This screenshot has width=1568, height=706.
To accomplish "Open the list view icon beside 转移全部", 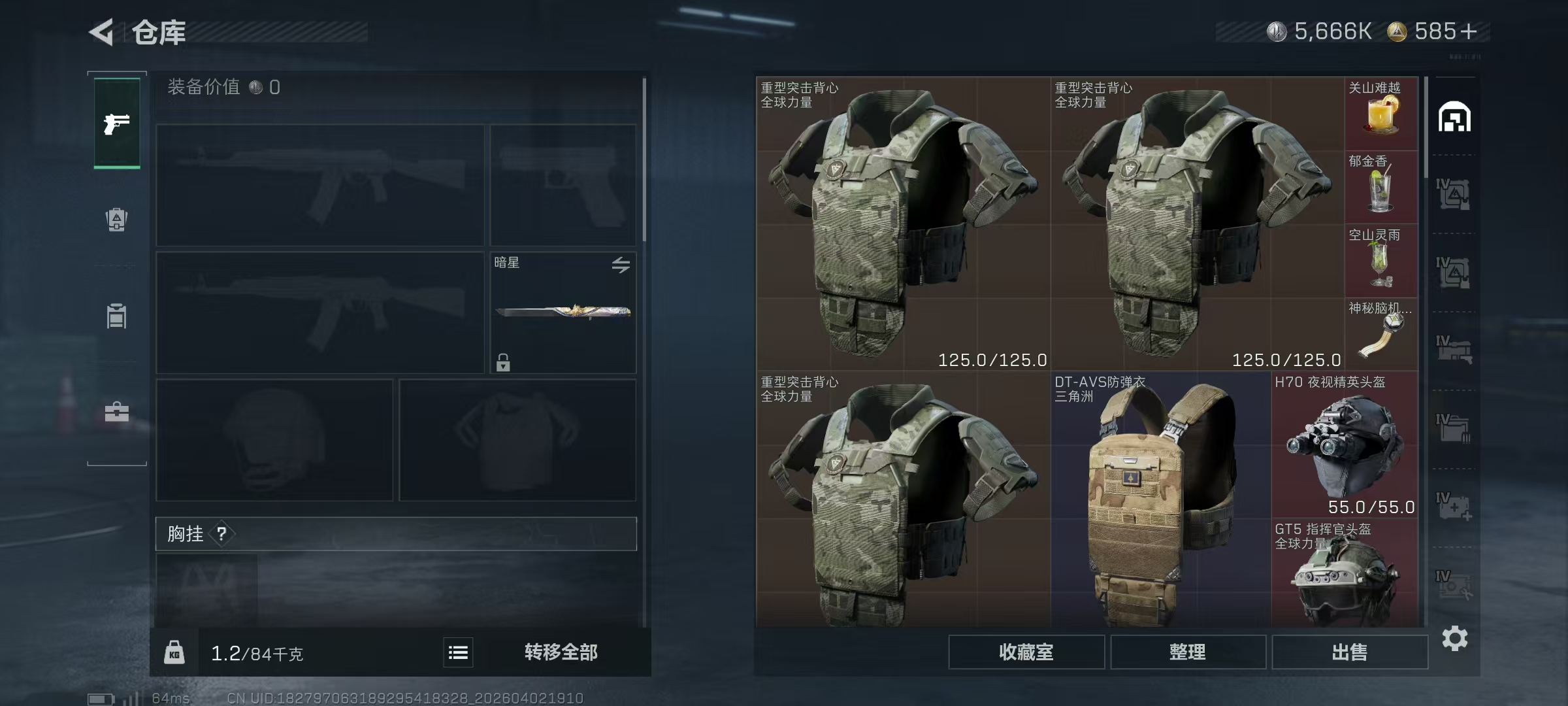I will (458, 652).
